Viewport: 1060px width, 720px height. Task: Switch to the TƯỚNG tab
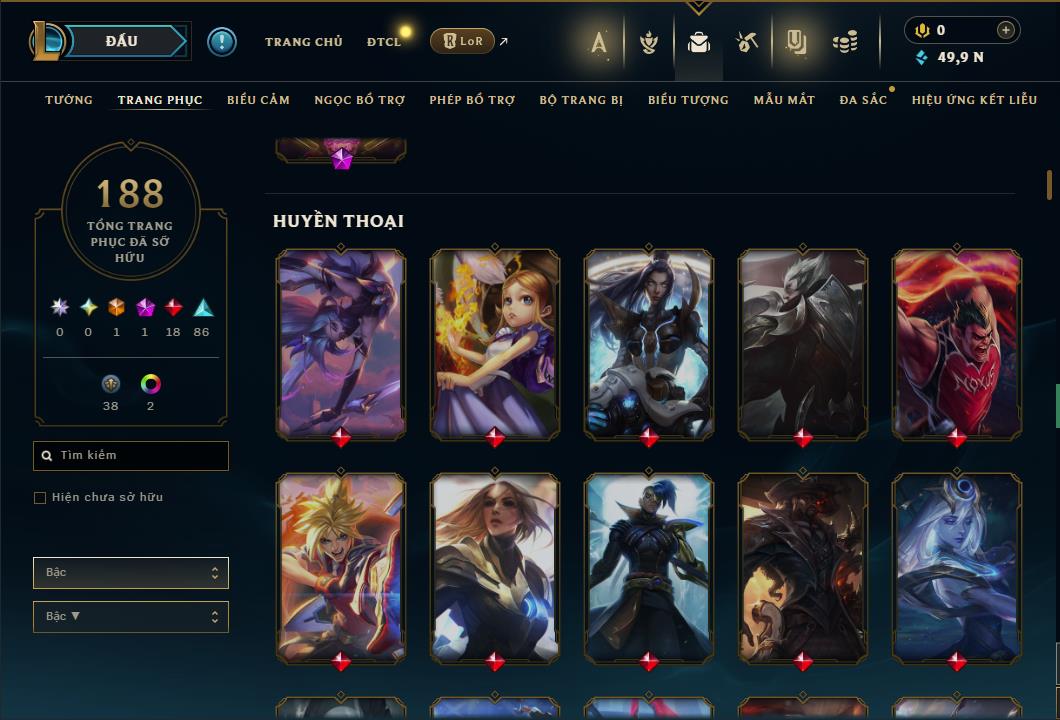69,100
